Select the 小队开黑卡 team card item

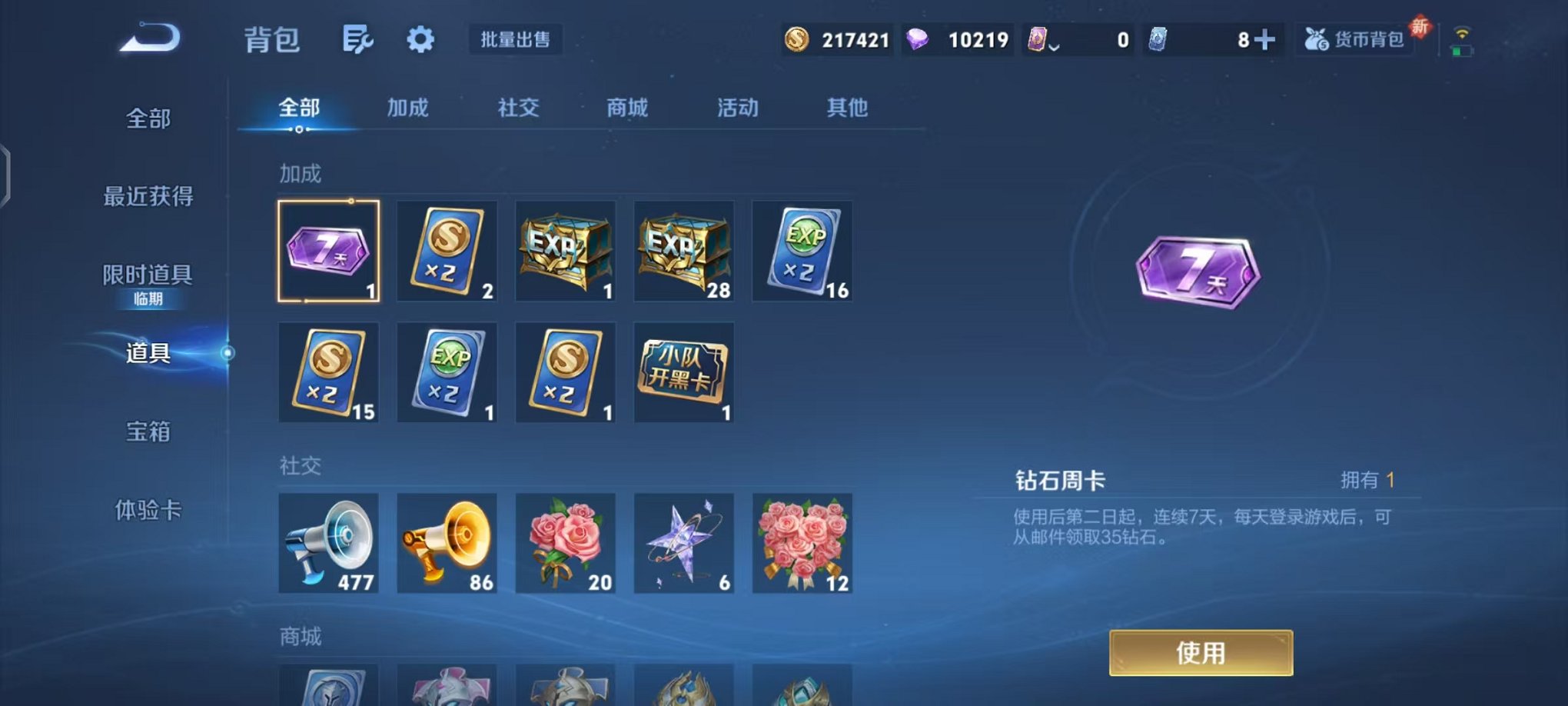(683, 373)
